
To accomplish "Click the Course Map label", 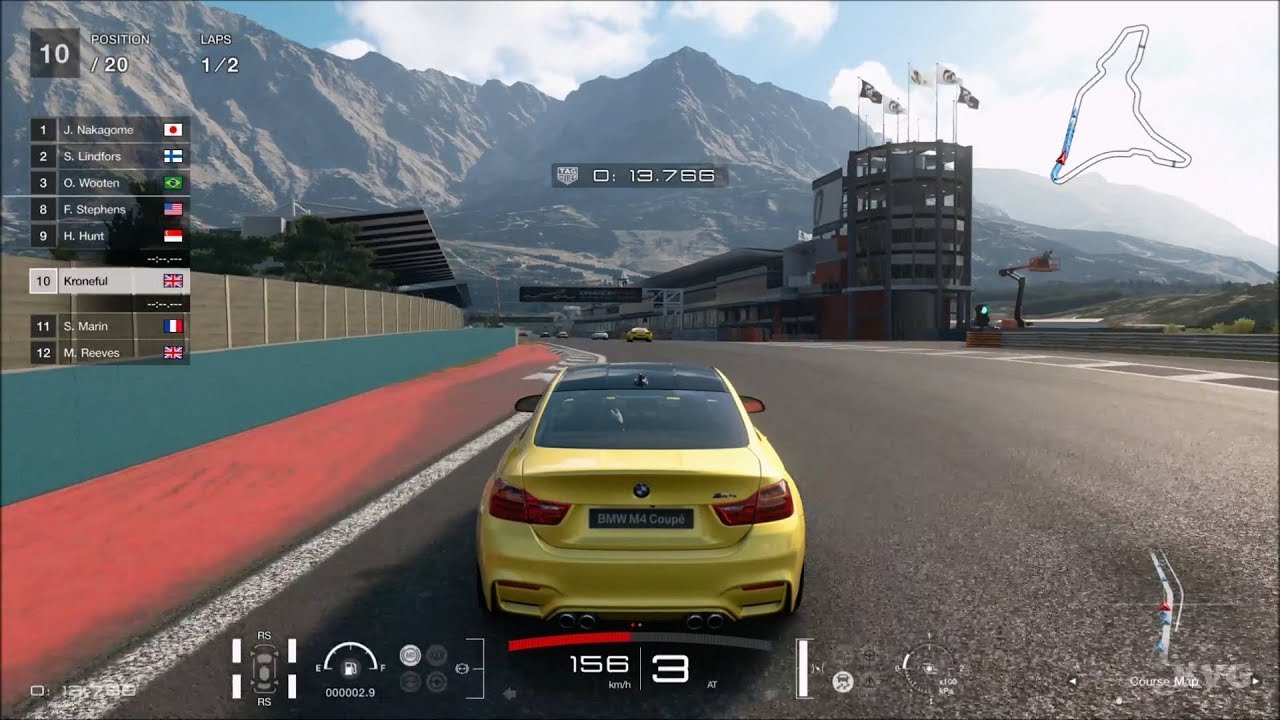I will tap(1164, 682).
